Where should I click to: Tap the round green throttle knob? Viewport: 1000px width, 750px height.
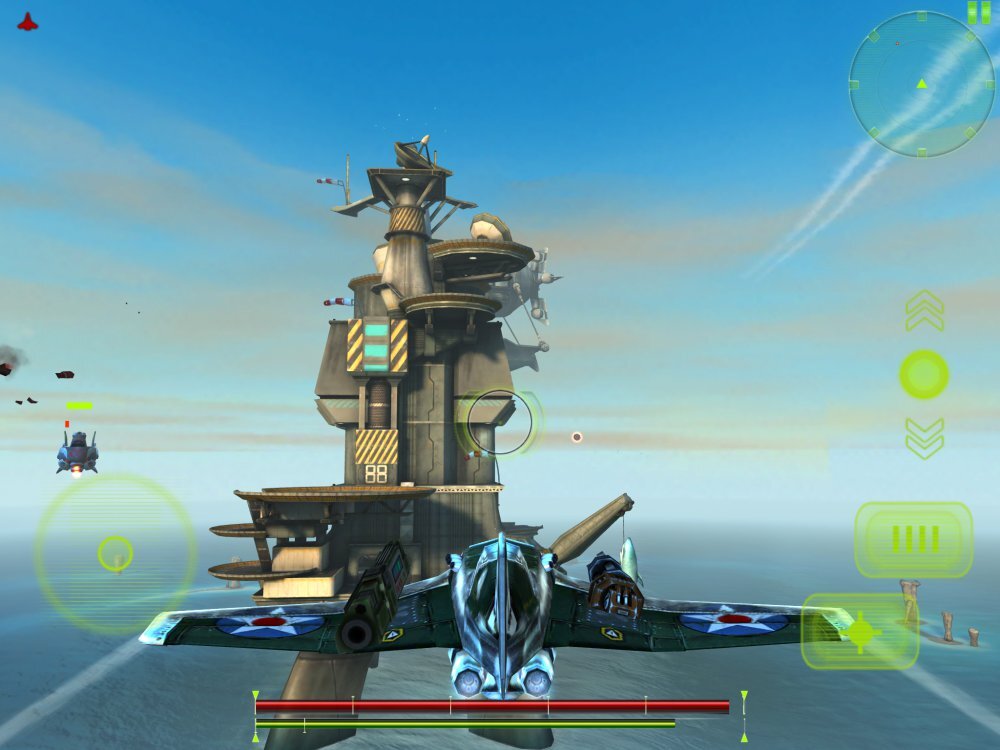(924, 375)
